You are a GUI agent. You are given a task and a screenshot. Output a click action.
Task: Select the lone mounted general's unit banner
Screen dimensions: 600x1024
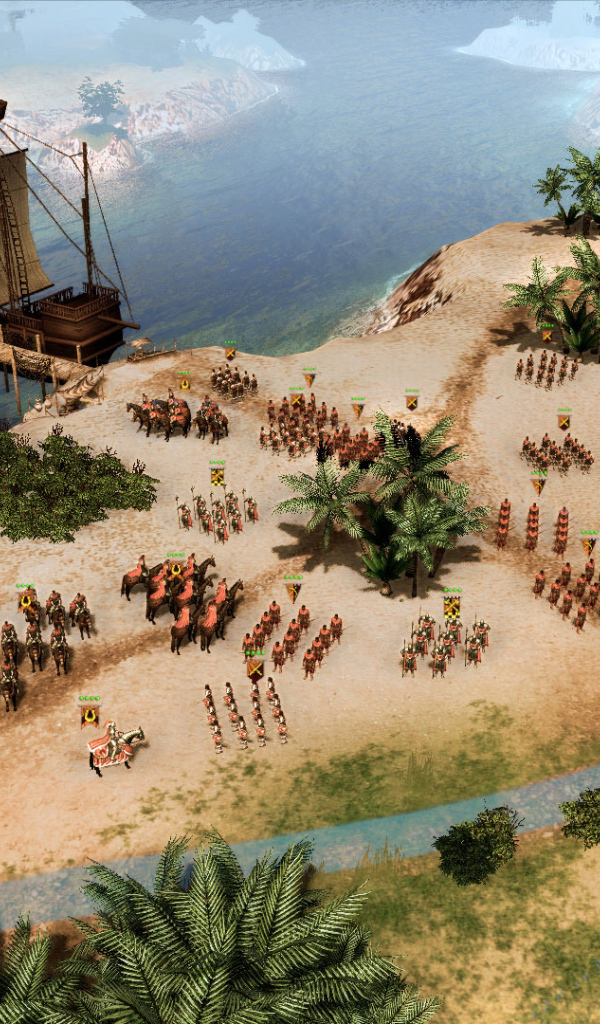pyautogui.click(x=90, y=714)
